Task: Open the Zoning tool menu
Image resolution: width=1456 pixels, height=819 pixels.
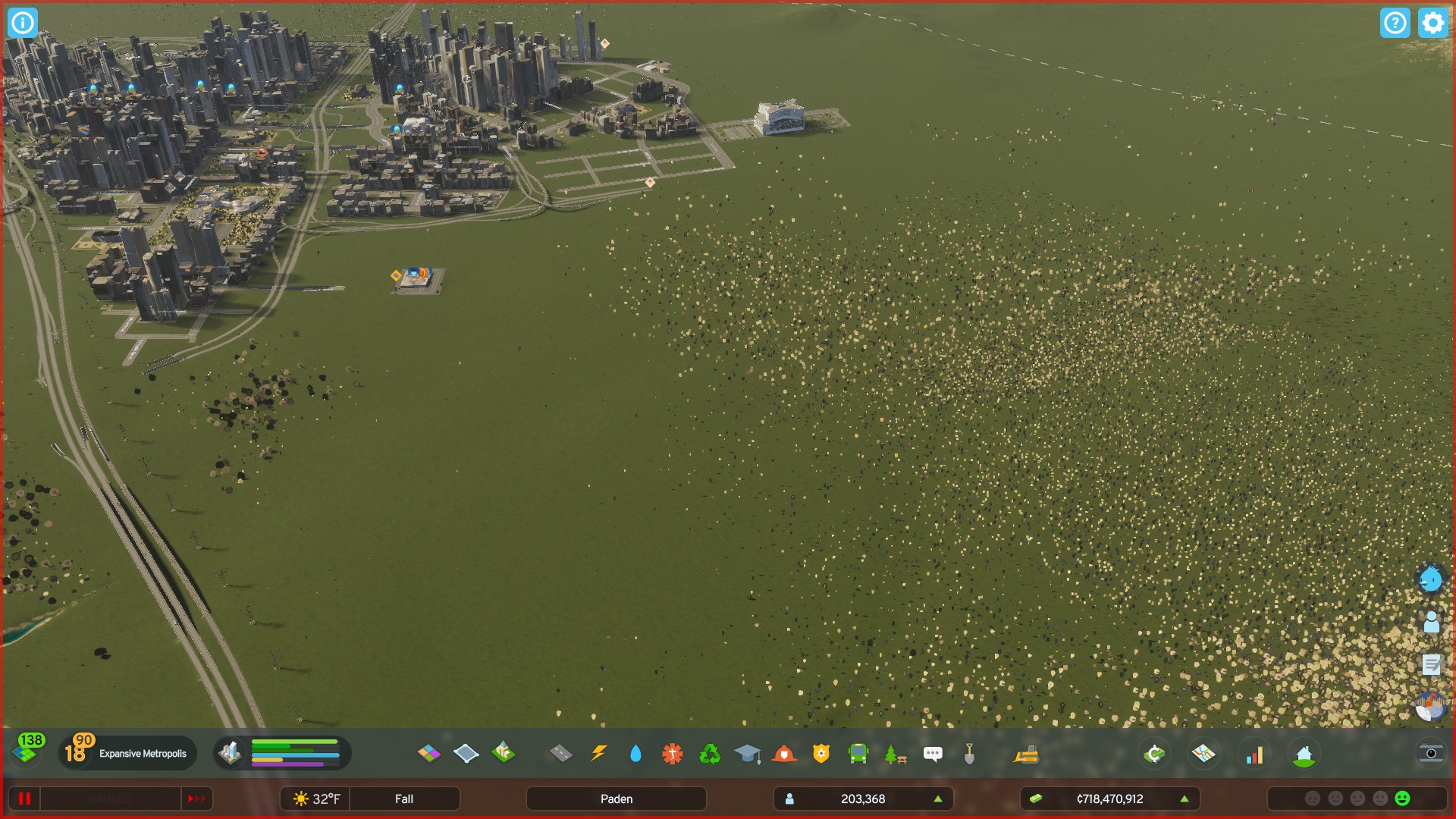Action: coord(429,754)
